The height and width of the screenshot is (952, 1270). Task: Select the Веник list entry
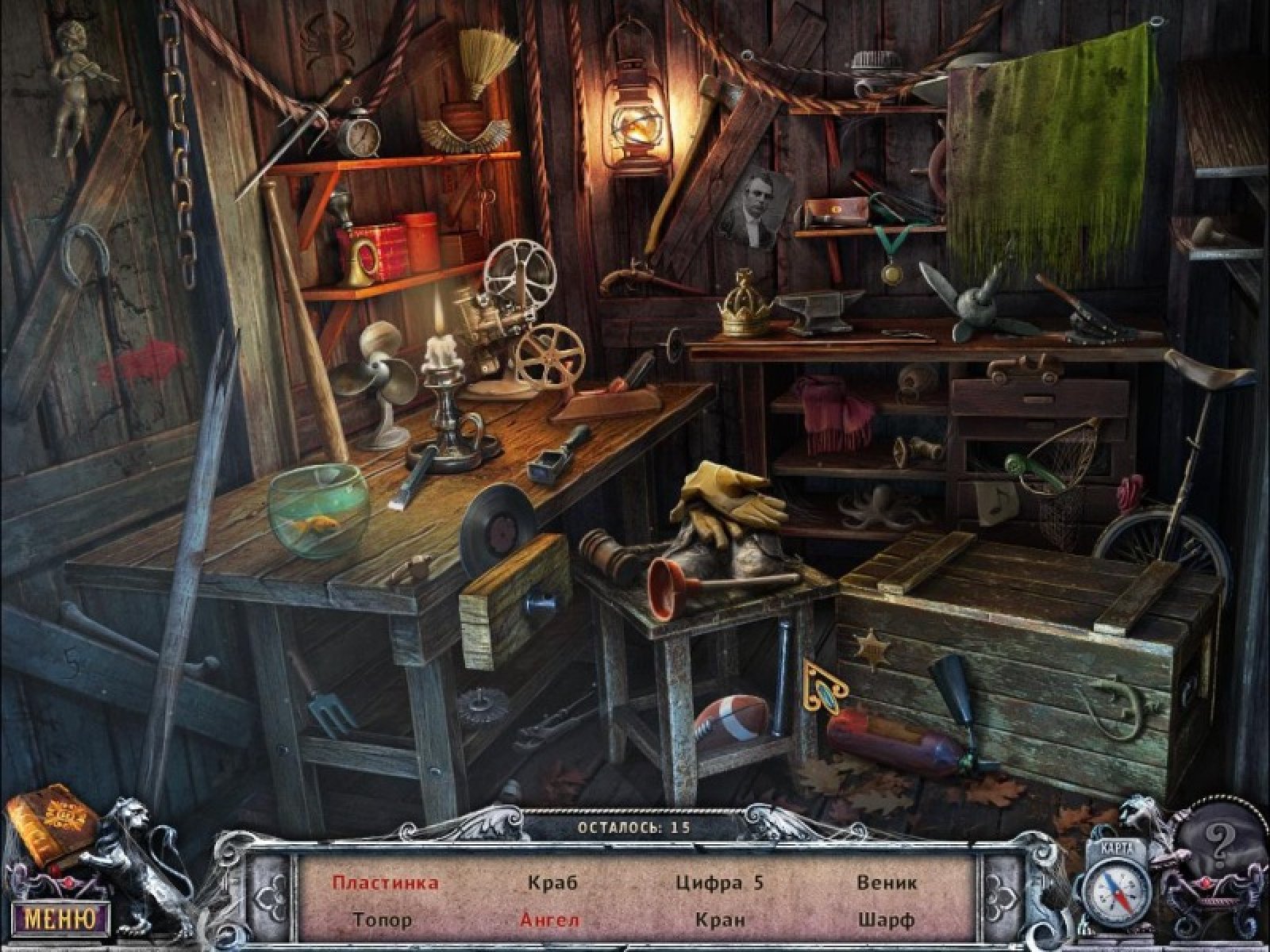click(887, 883)
